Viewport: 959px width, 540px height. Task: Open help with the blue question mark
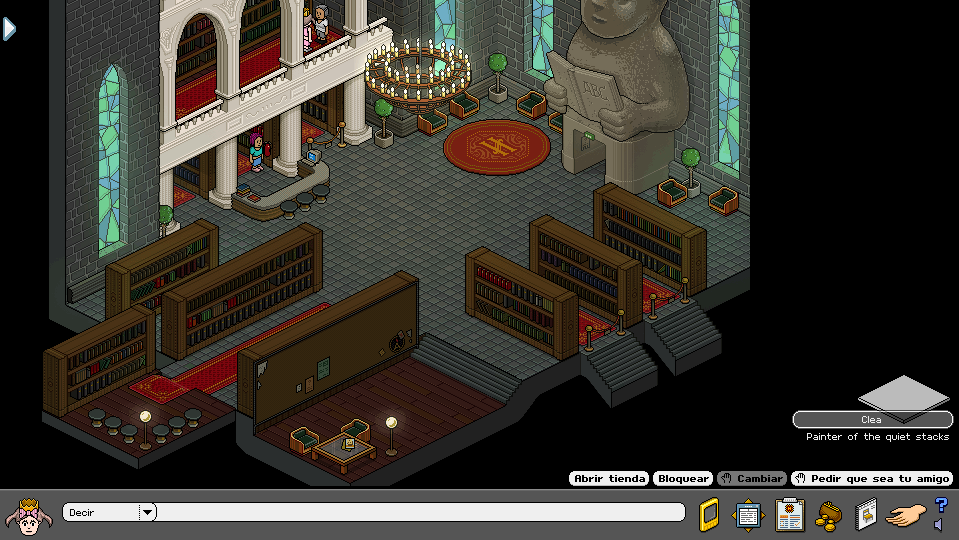(941, 505)
